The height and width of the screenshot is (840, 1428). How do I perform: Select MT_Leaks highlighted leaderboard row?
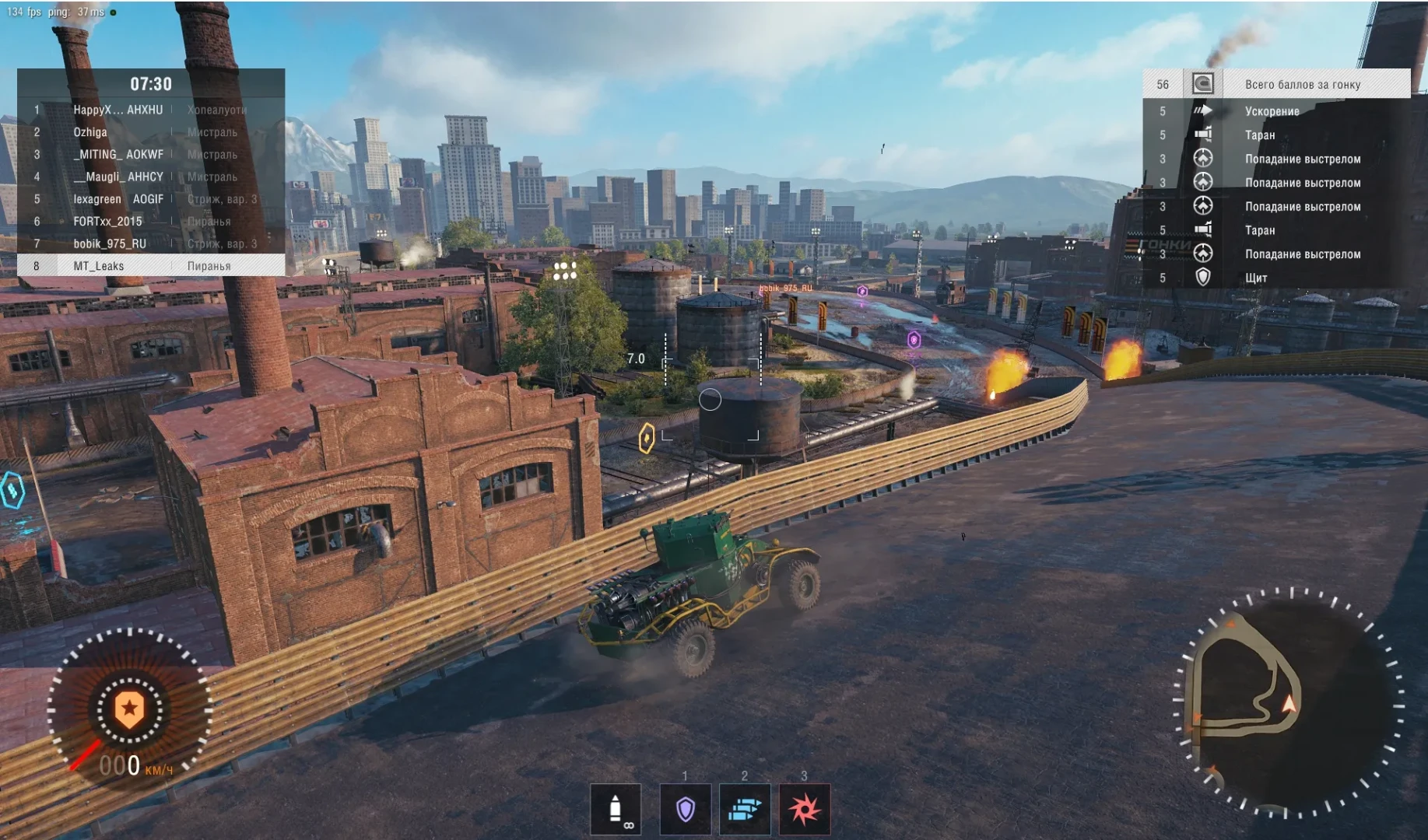(x=151, y=266)
